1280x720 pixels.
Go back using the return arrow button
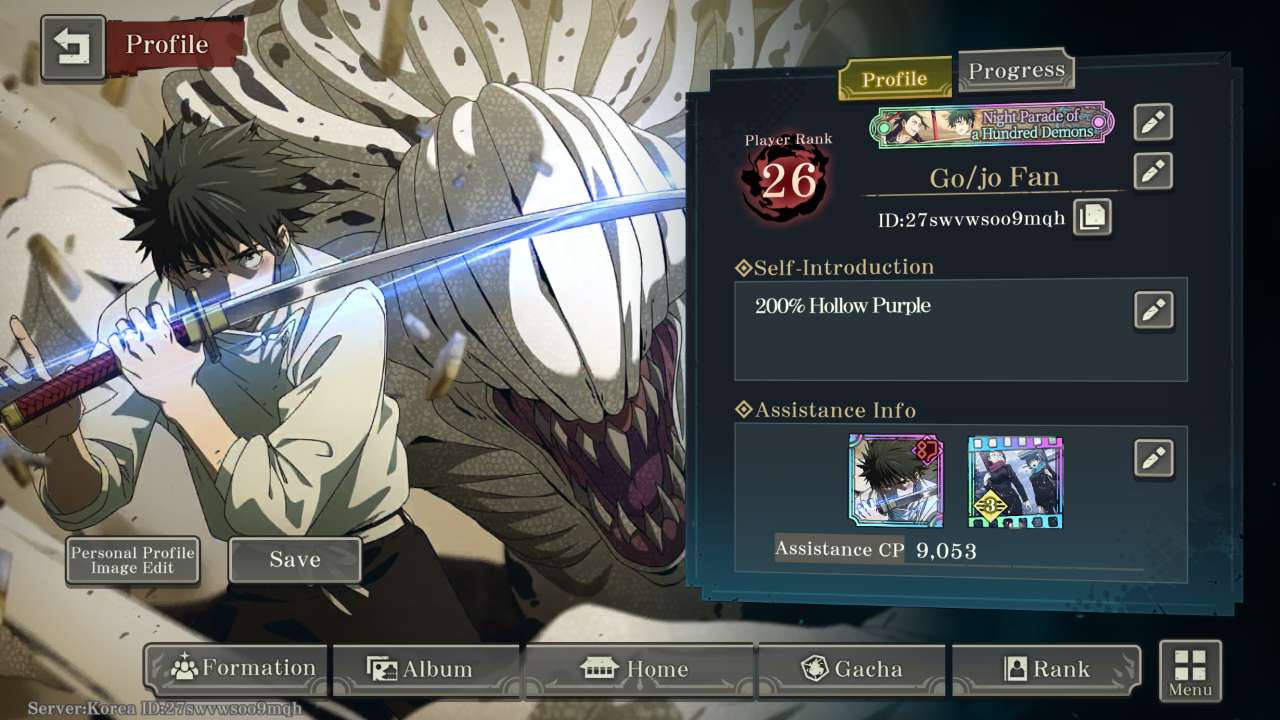[73, 46]
